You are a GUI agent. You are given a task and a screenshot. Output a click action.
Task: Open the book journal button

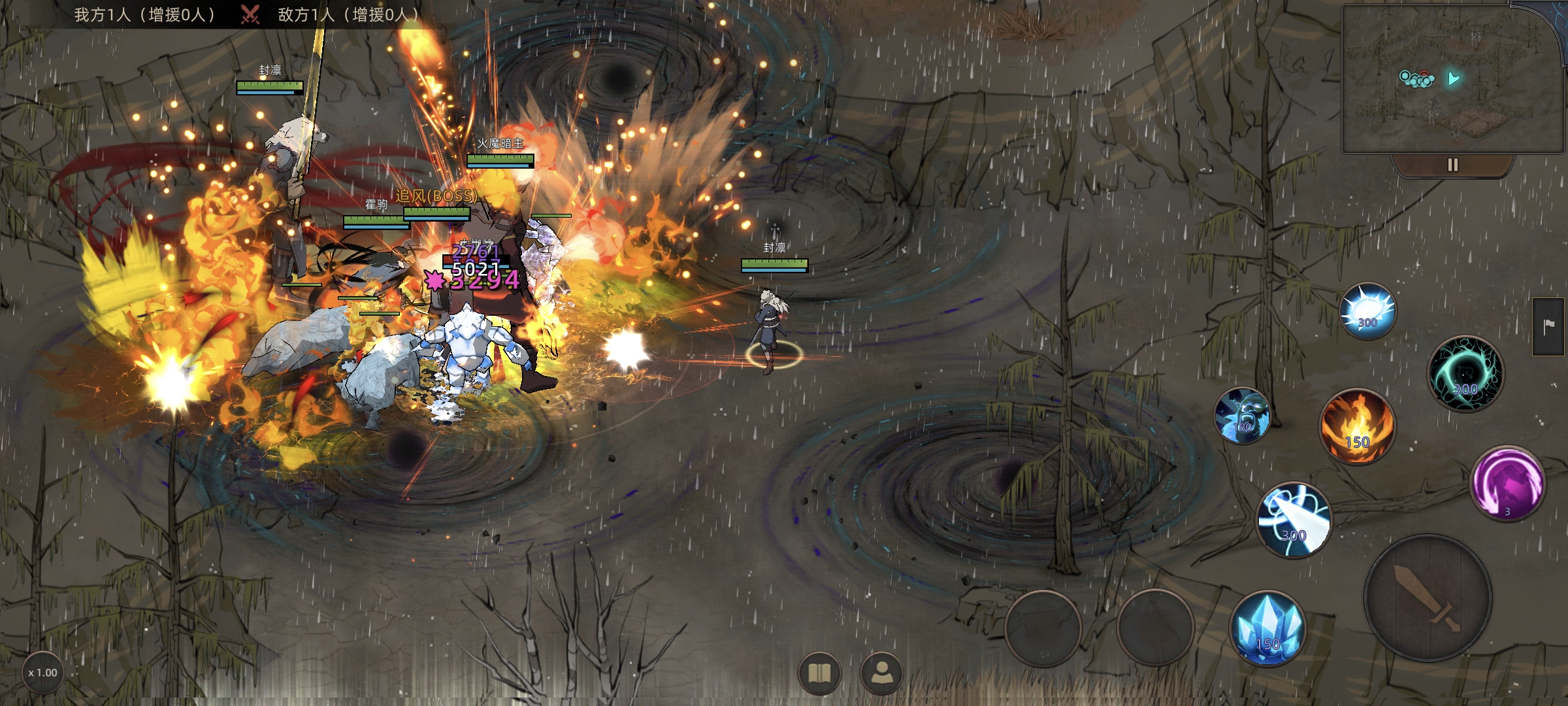click(x=819, y=673)
